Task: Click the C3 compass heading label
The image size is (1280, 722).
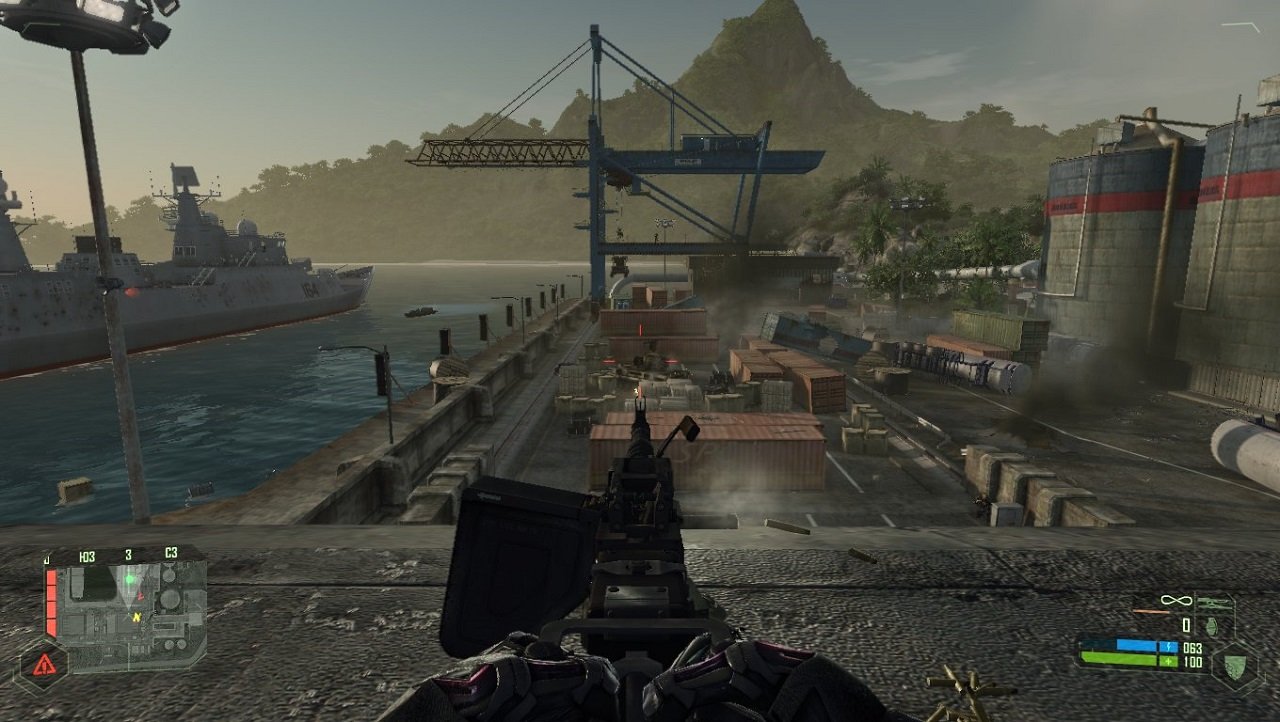Action: pos(171,554)
